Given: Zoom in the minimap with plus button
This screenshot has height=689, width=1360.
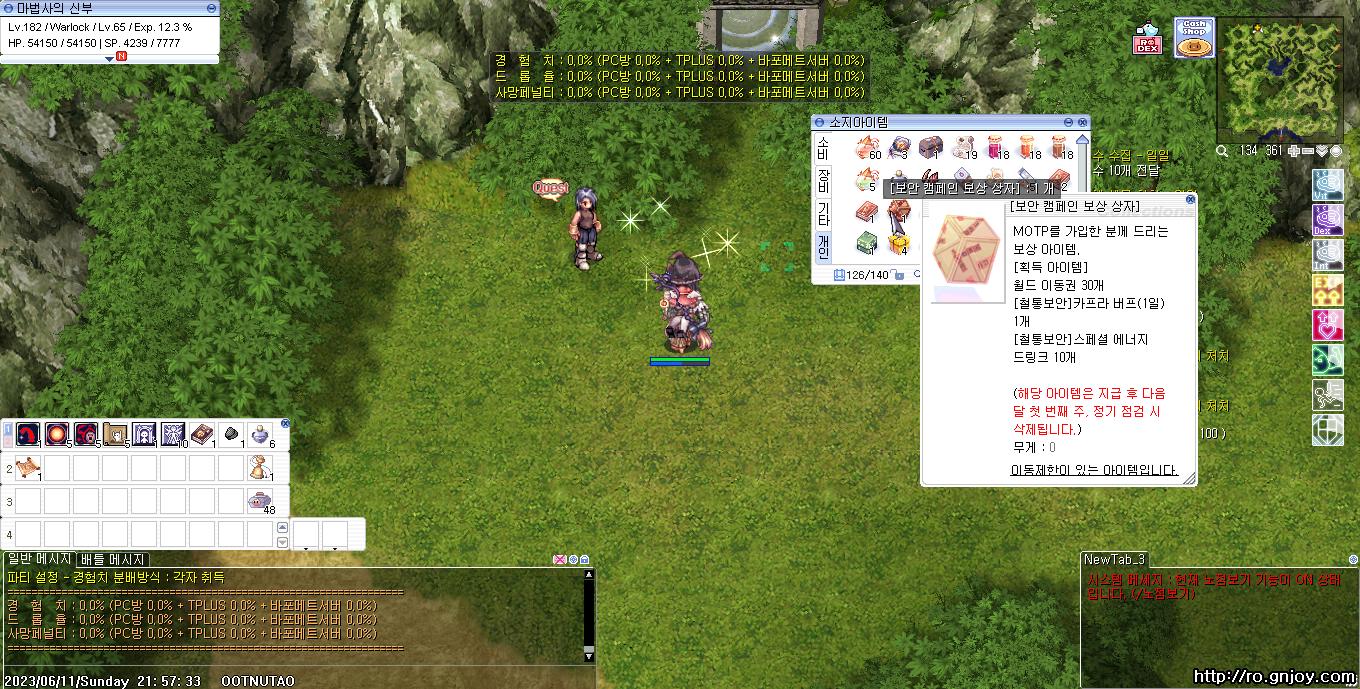Looking at the screenshot, I should pos(1295,151).
